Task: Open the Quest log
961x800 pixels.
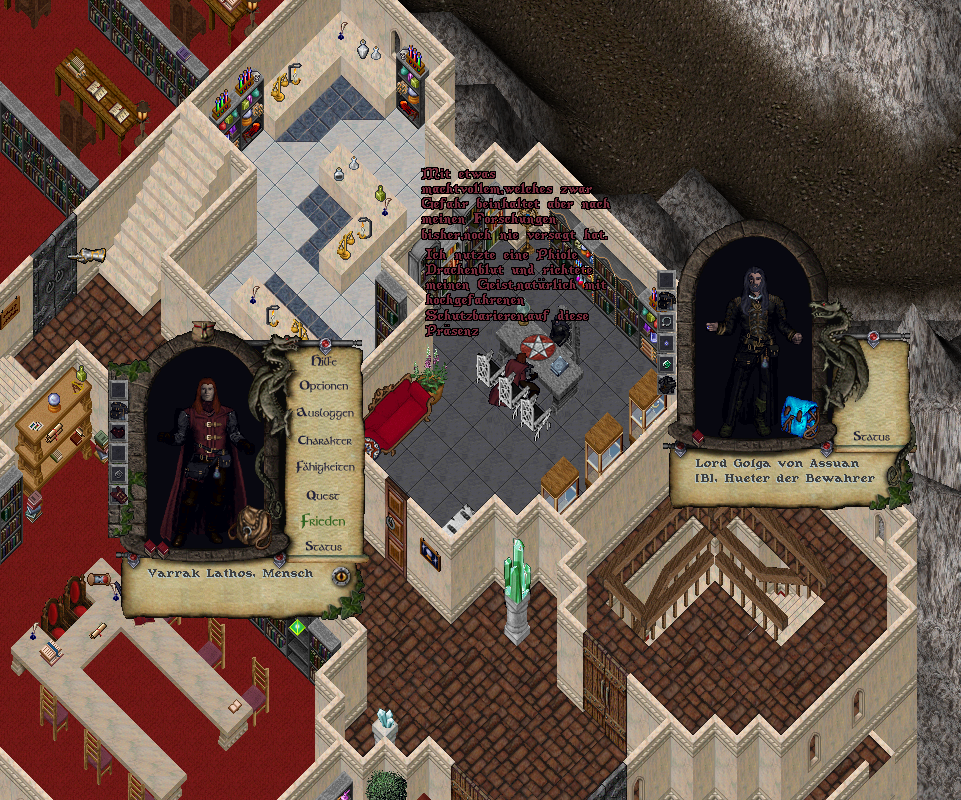Action: [322, 495]
